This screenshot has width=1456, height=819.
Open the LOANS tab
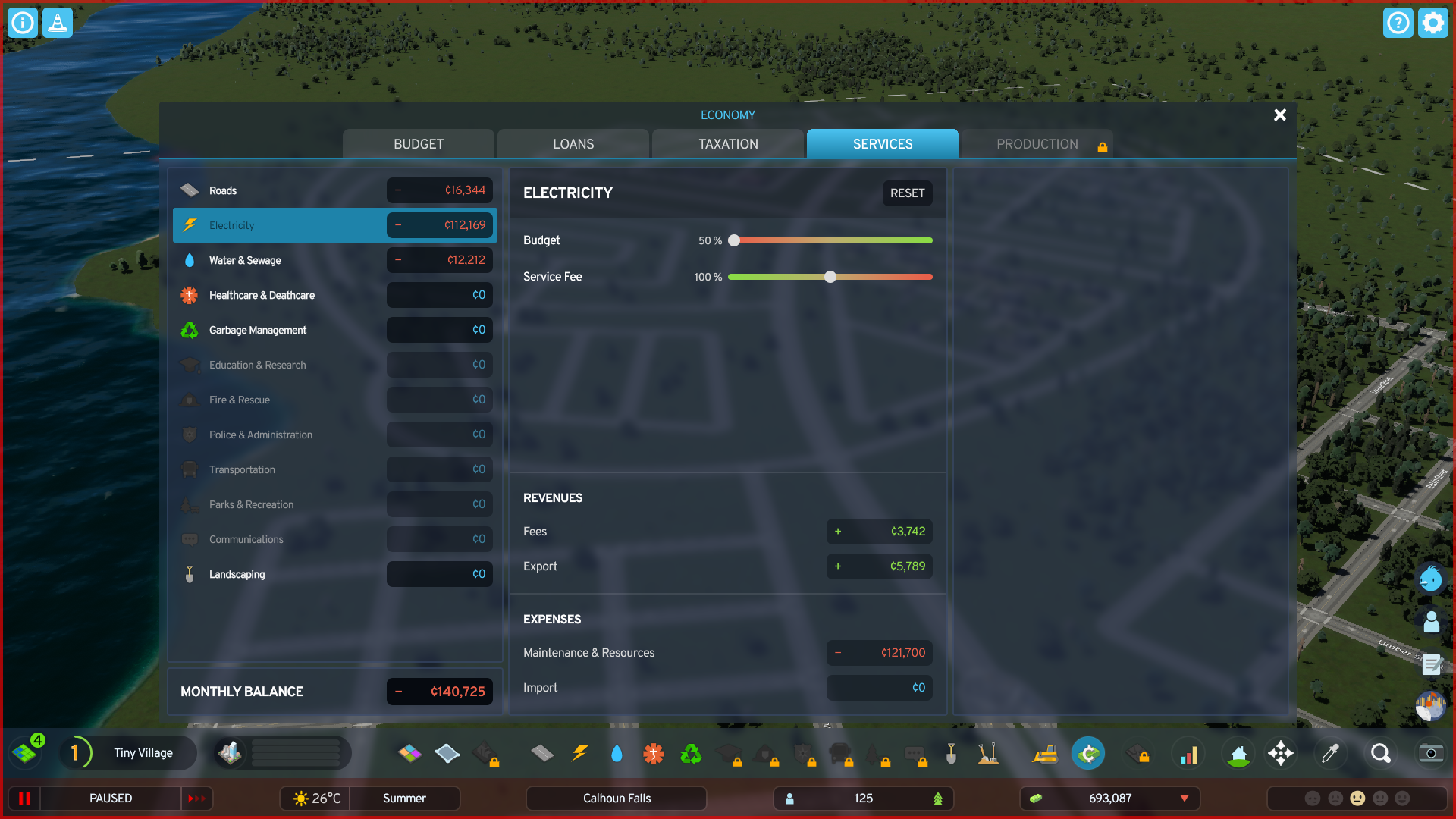573,143
